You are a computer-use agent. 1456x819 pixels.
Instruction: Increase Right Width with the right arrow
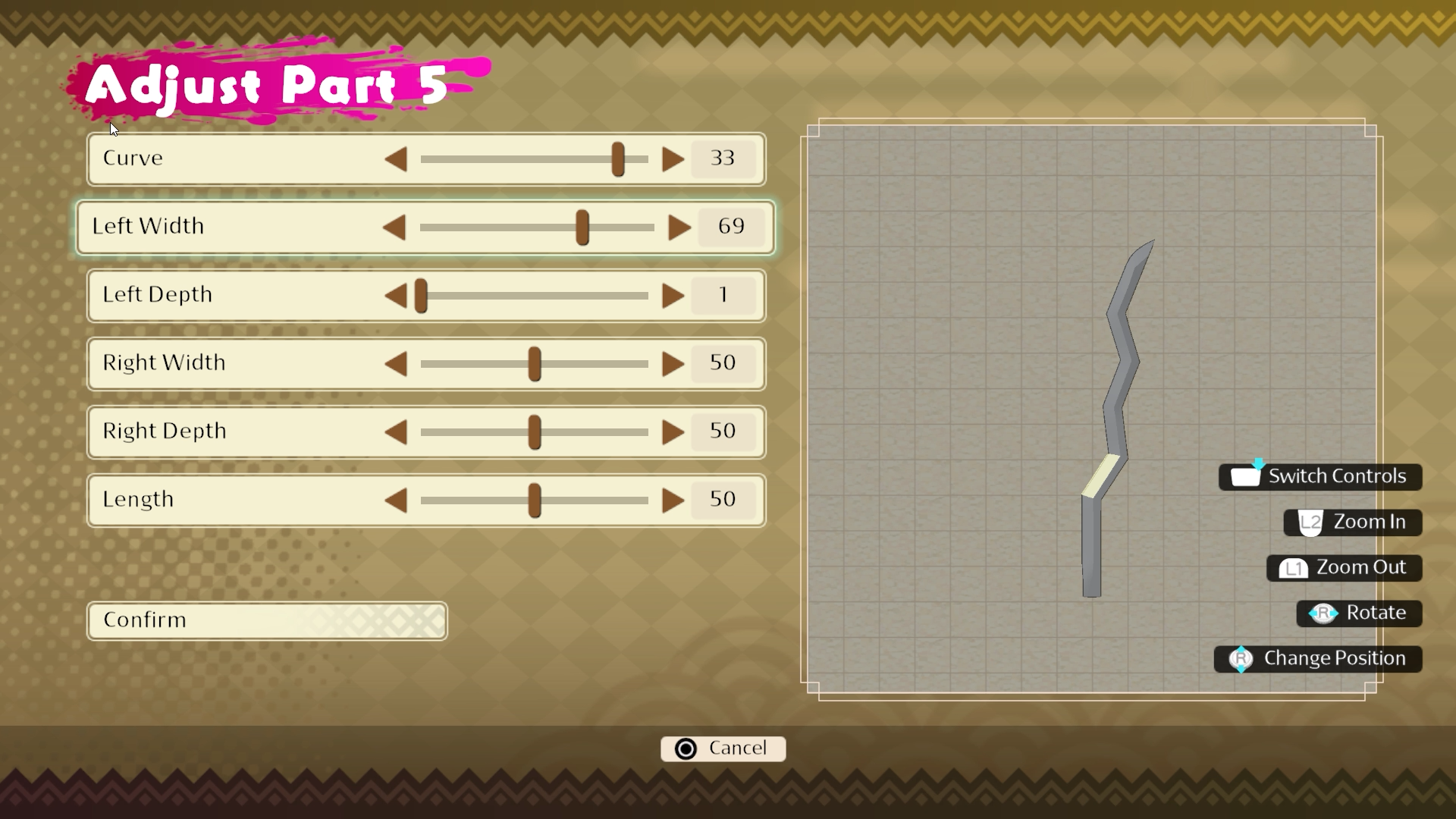(673, 364)
